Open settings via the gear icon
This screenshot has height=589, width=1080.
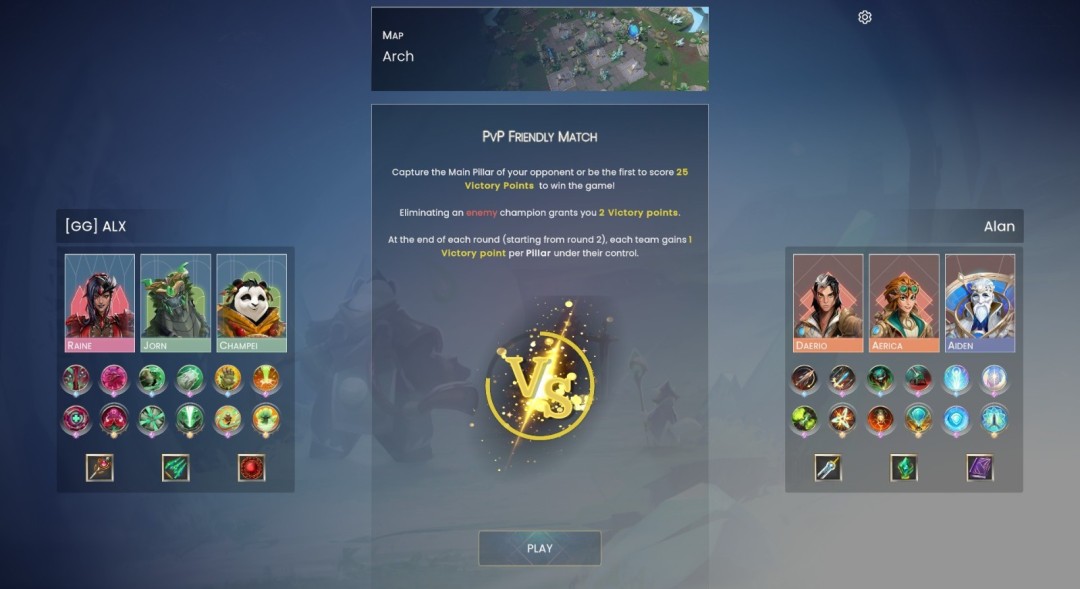tap(865, 17)
